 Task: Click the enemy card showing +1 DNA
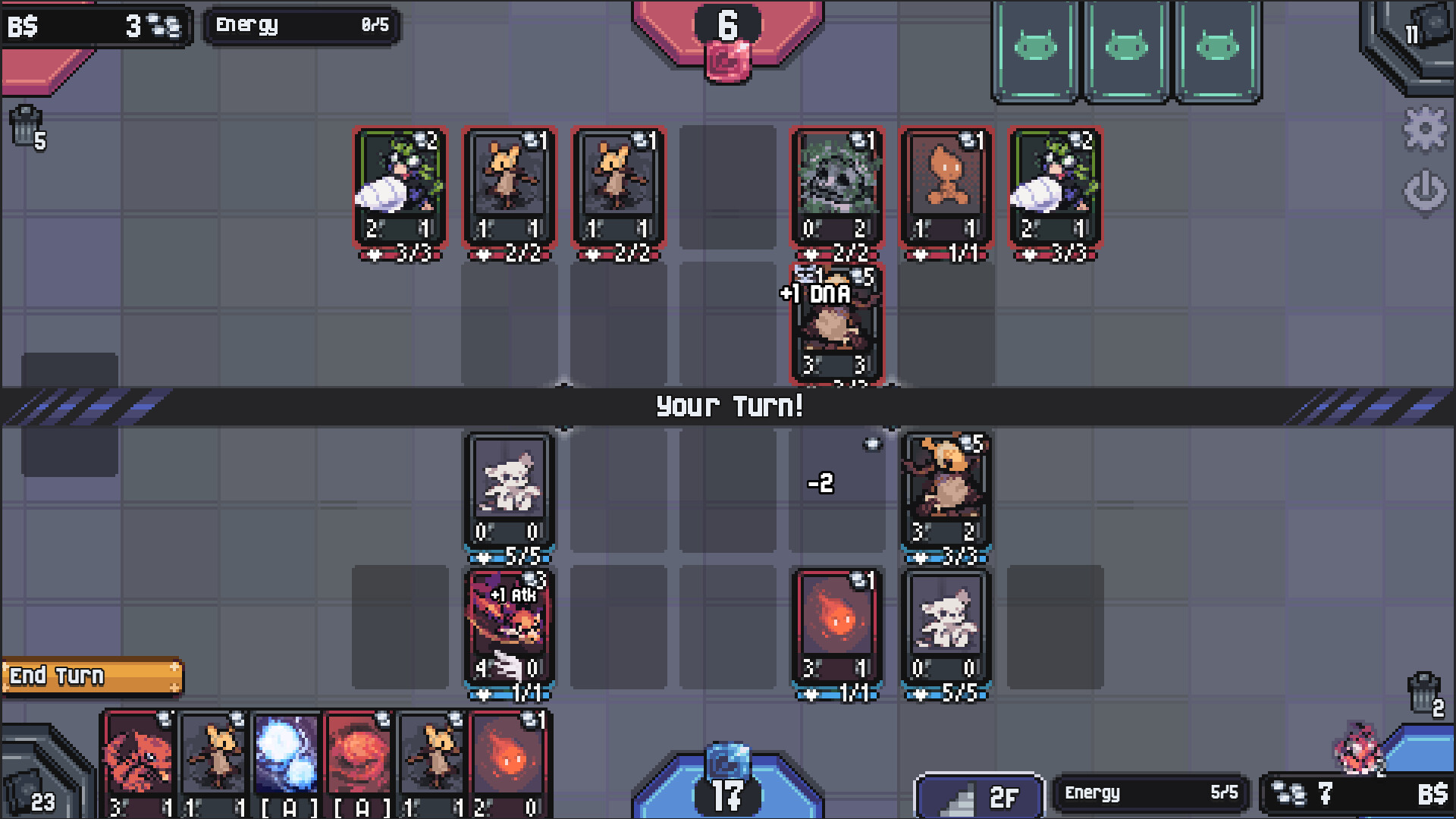point(838,326)
